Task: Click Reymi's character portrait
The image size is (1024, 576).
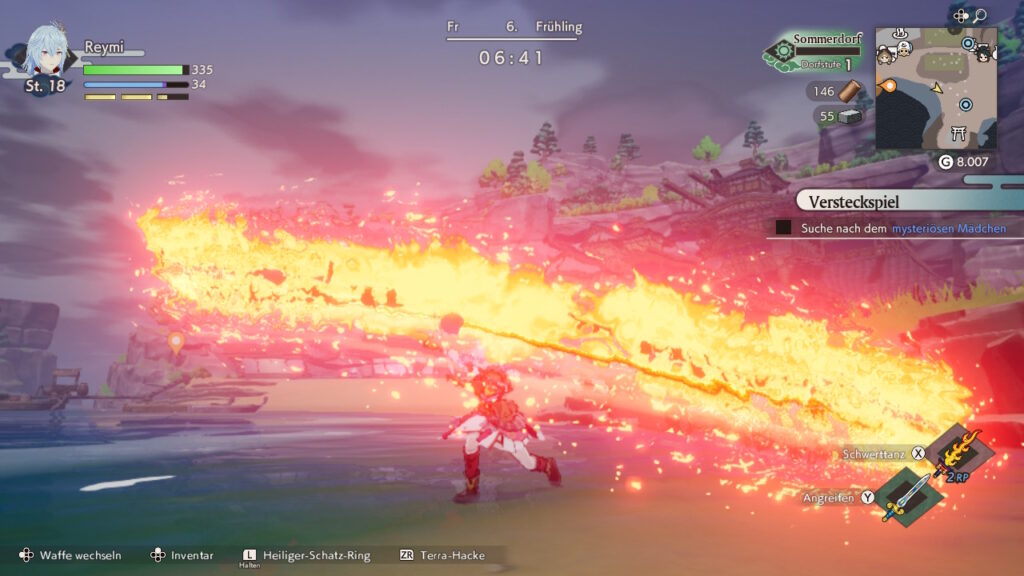Action: 45,55
